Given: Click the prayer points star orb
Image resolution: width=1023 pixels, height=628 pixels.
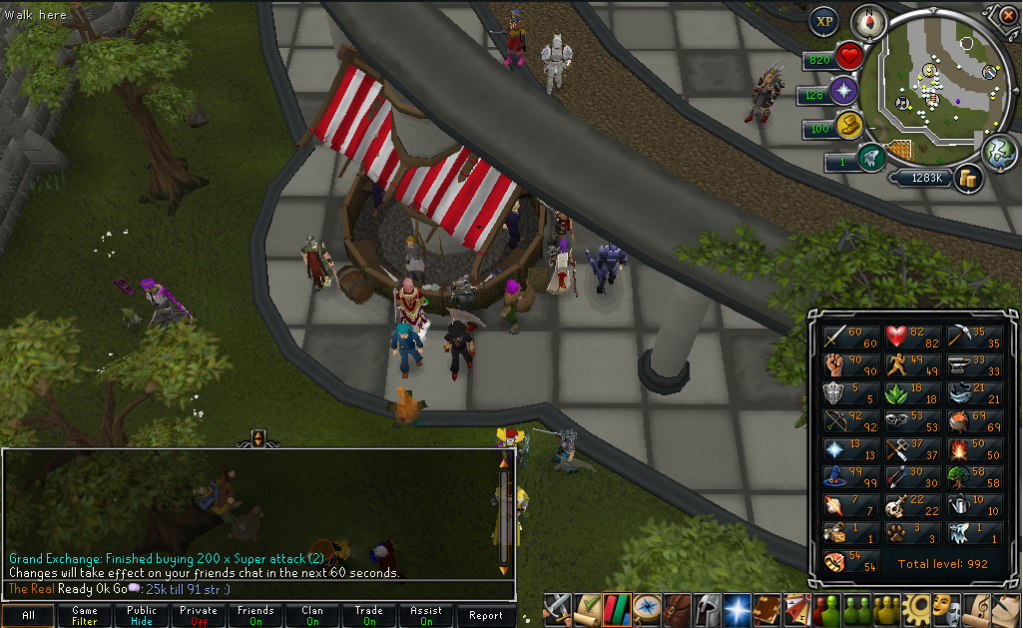Looking at the screenshot, I should pos(844,92).
